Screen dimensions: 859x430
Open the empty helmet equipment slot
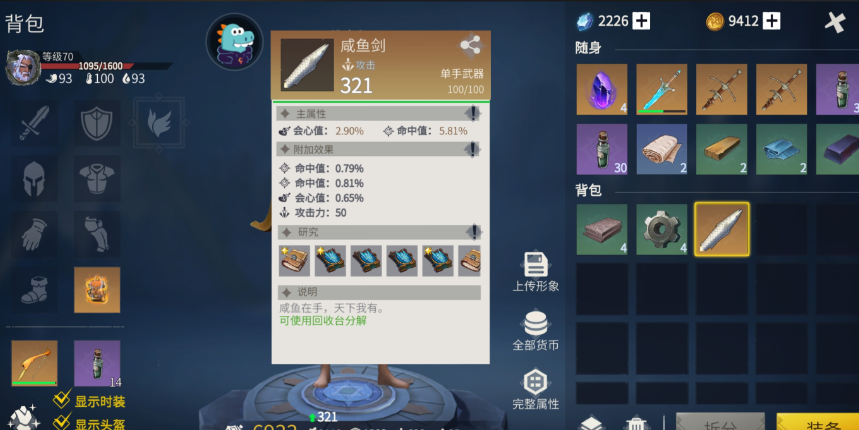pos(35,180)
